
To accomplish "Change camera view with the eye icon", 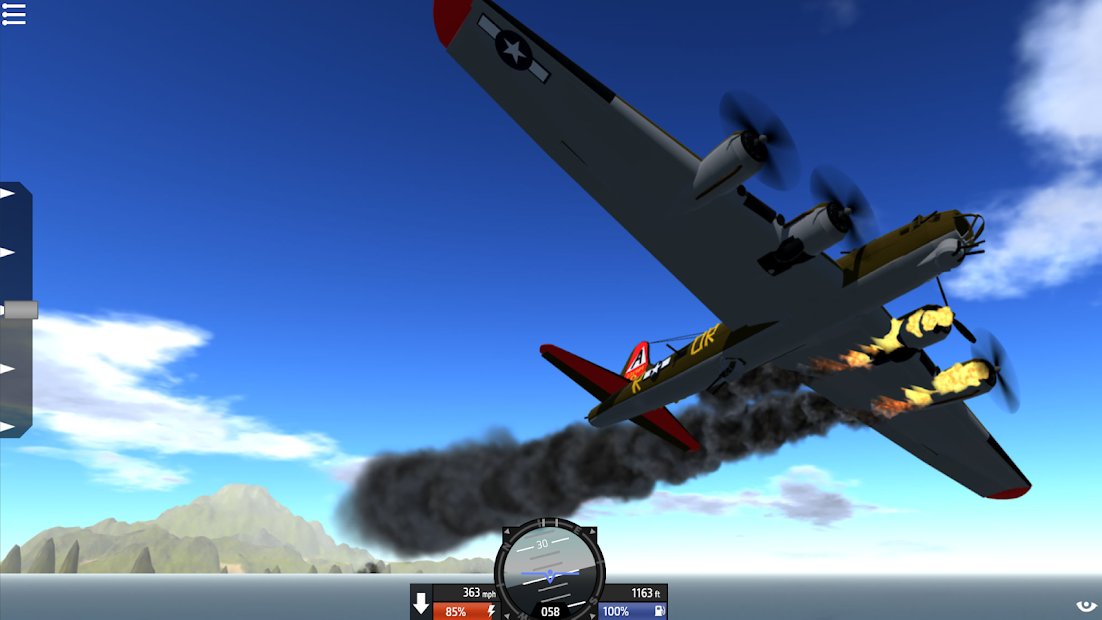I will pyautogui.click(x=1086, y=606).
